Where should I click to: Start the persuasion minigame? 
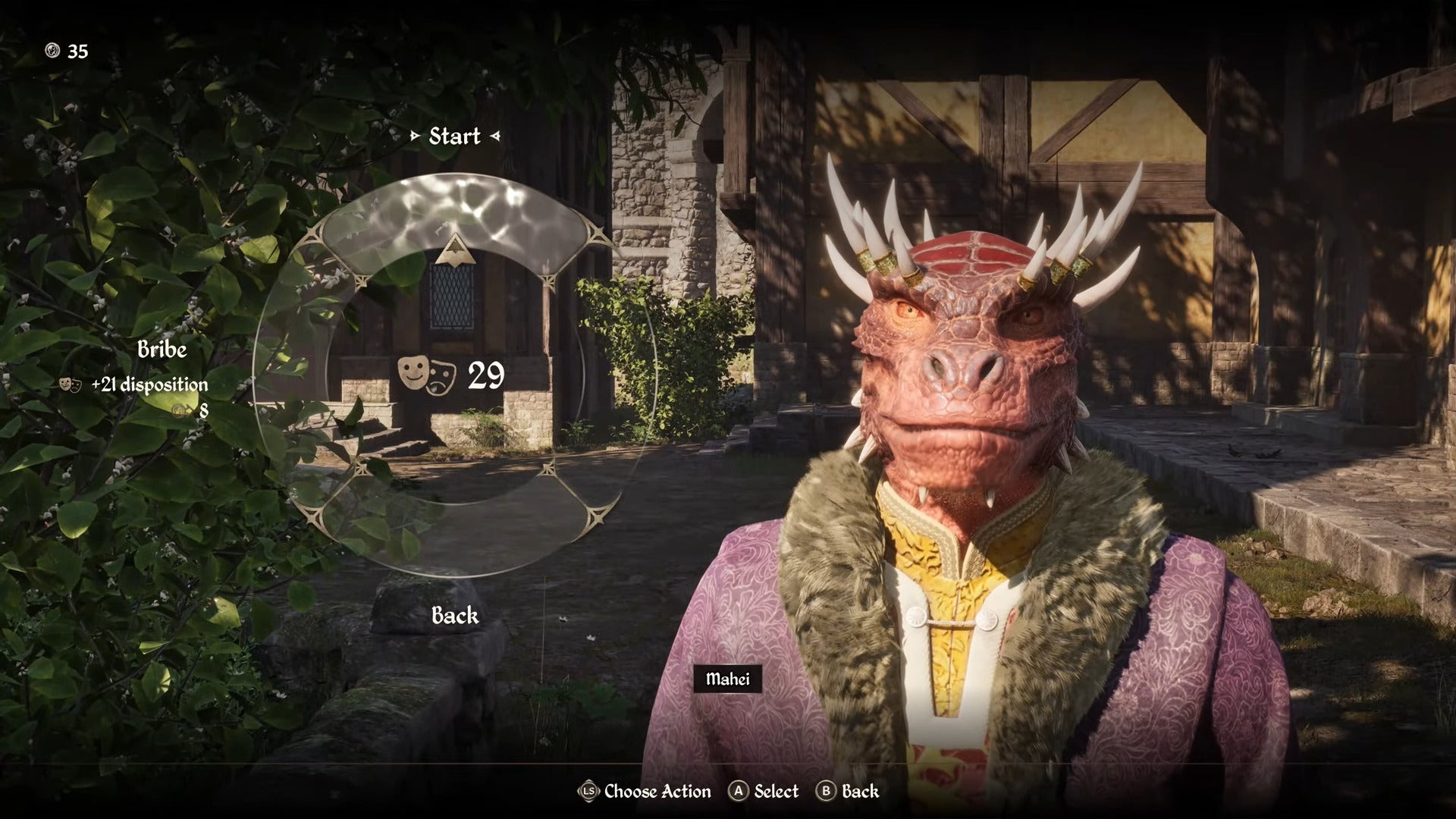454,136
